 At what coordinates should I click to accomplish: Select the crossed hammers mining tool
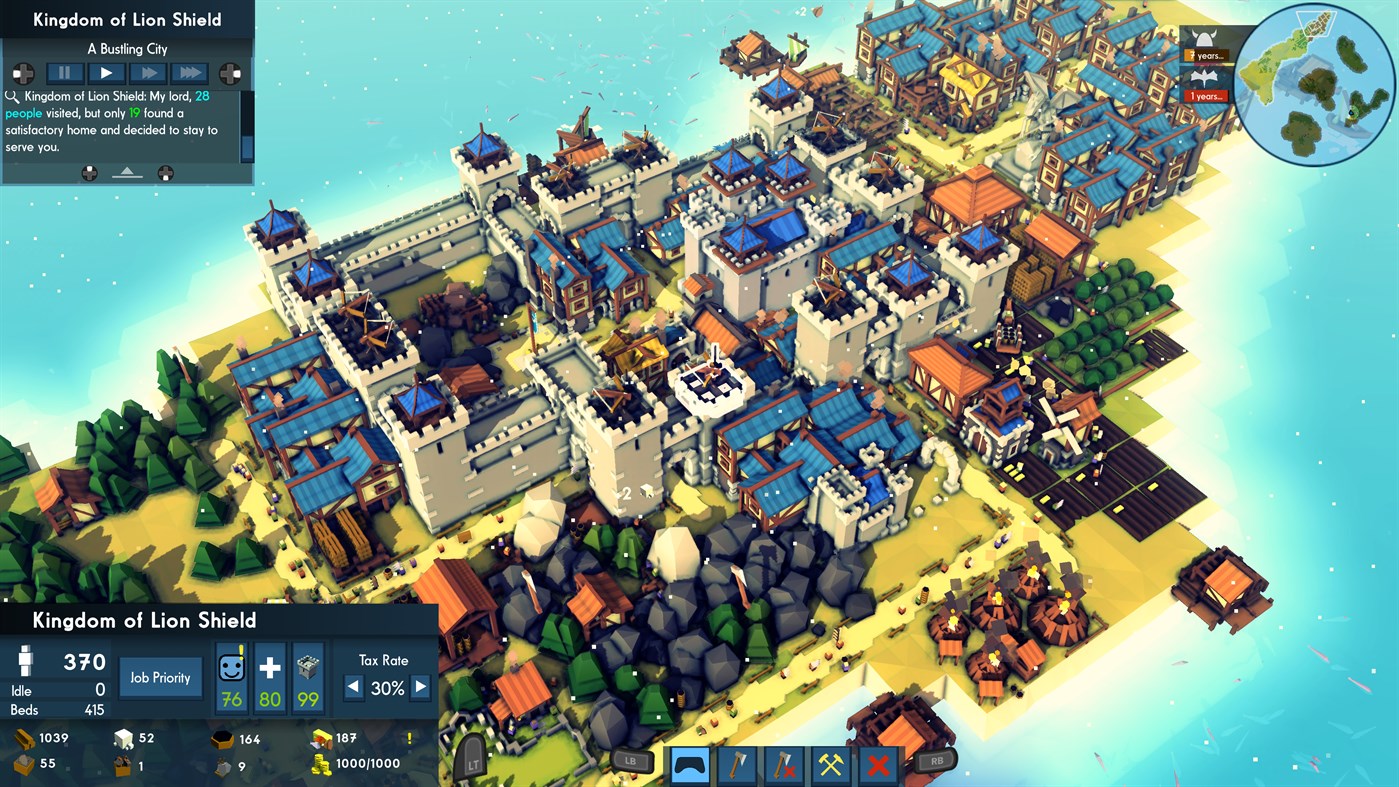830,765
